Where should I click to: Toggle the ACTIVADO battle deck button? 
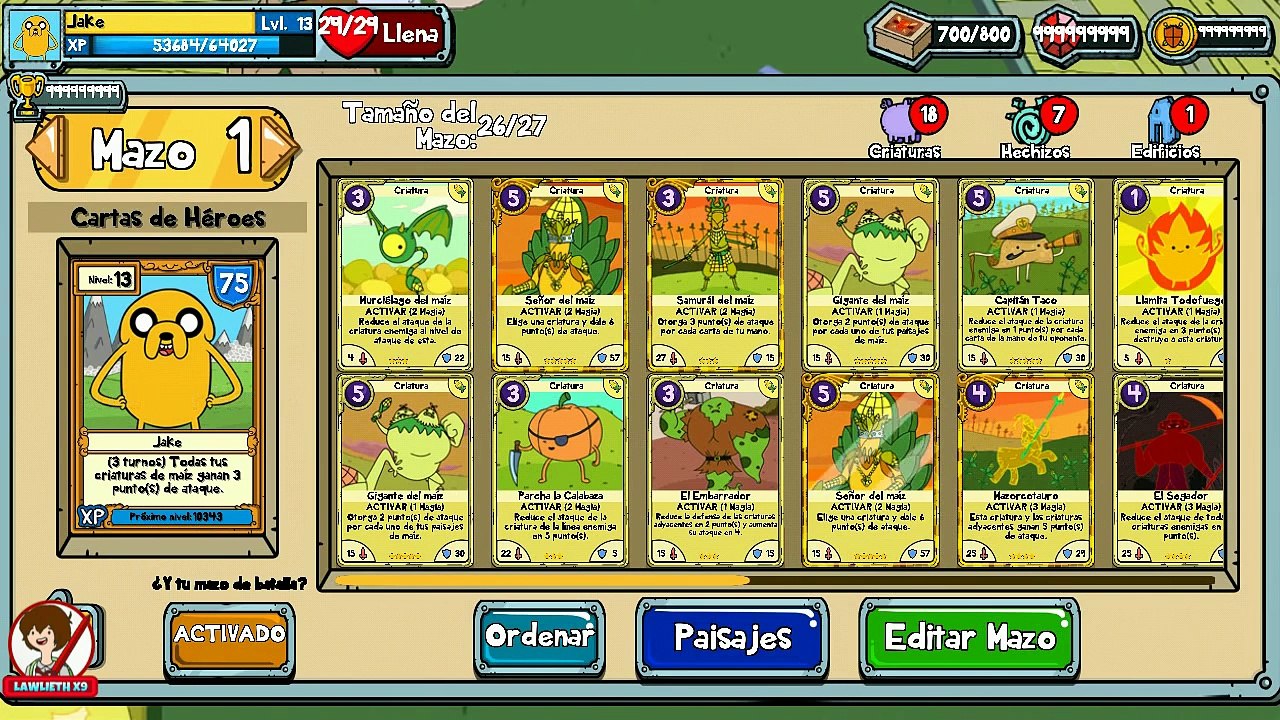pyautogui.click(x=229, y=636)
